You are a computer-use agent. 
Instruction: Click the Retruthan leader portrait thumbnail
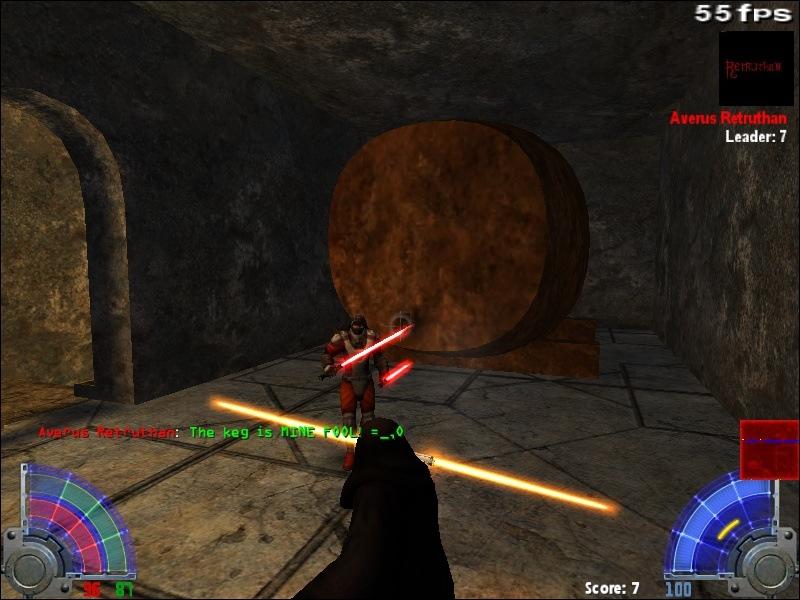[x=756, y=68]
